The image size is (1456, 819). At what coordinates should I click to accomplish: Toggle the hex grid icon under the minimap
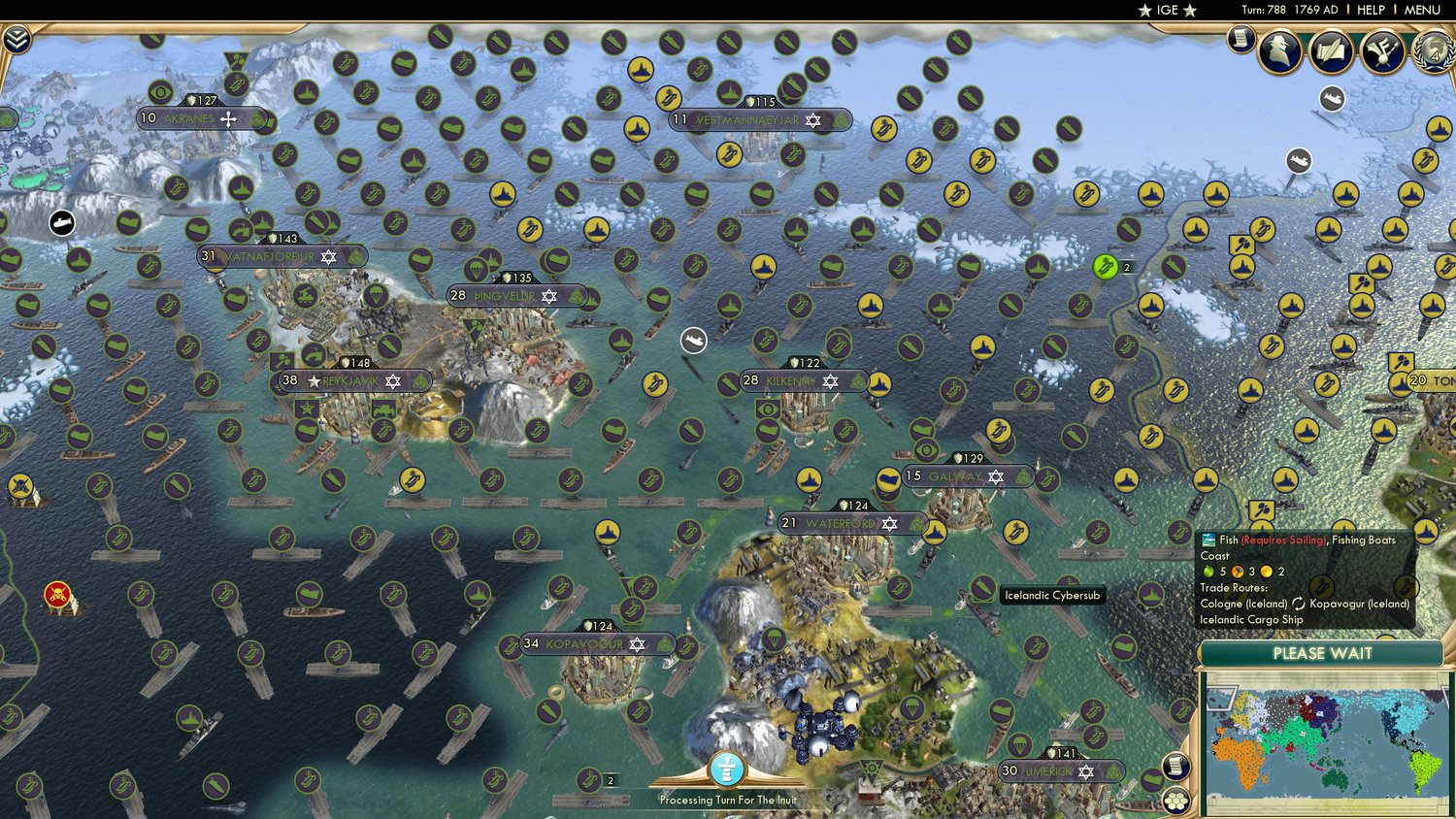click(1176, 802)
